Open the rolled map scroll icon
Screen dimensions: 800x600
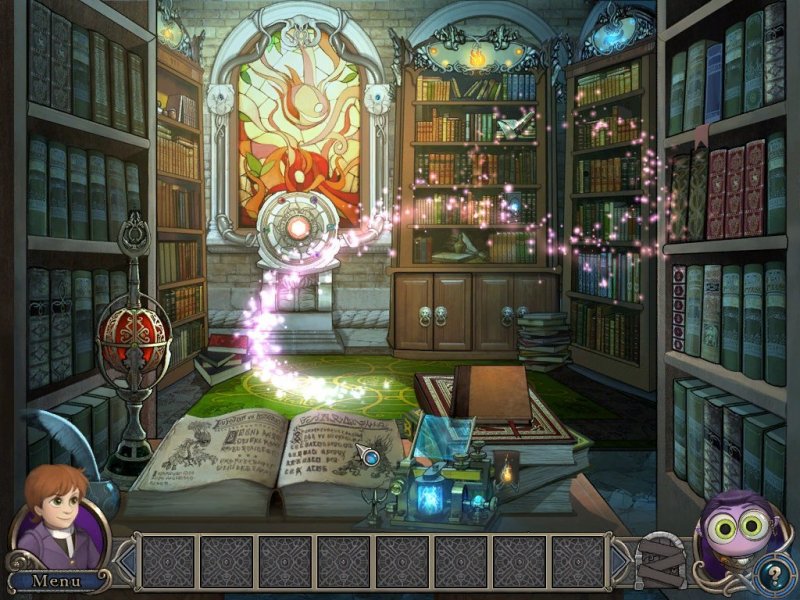pos(659,562)
